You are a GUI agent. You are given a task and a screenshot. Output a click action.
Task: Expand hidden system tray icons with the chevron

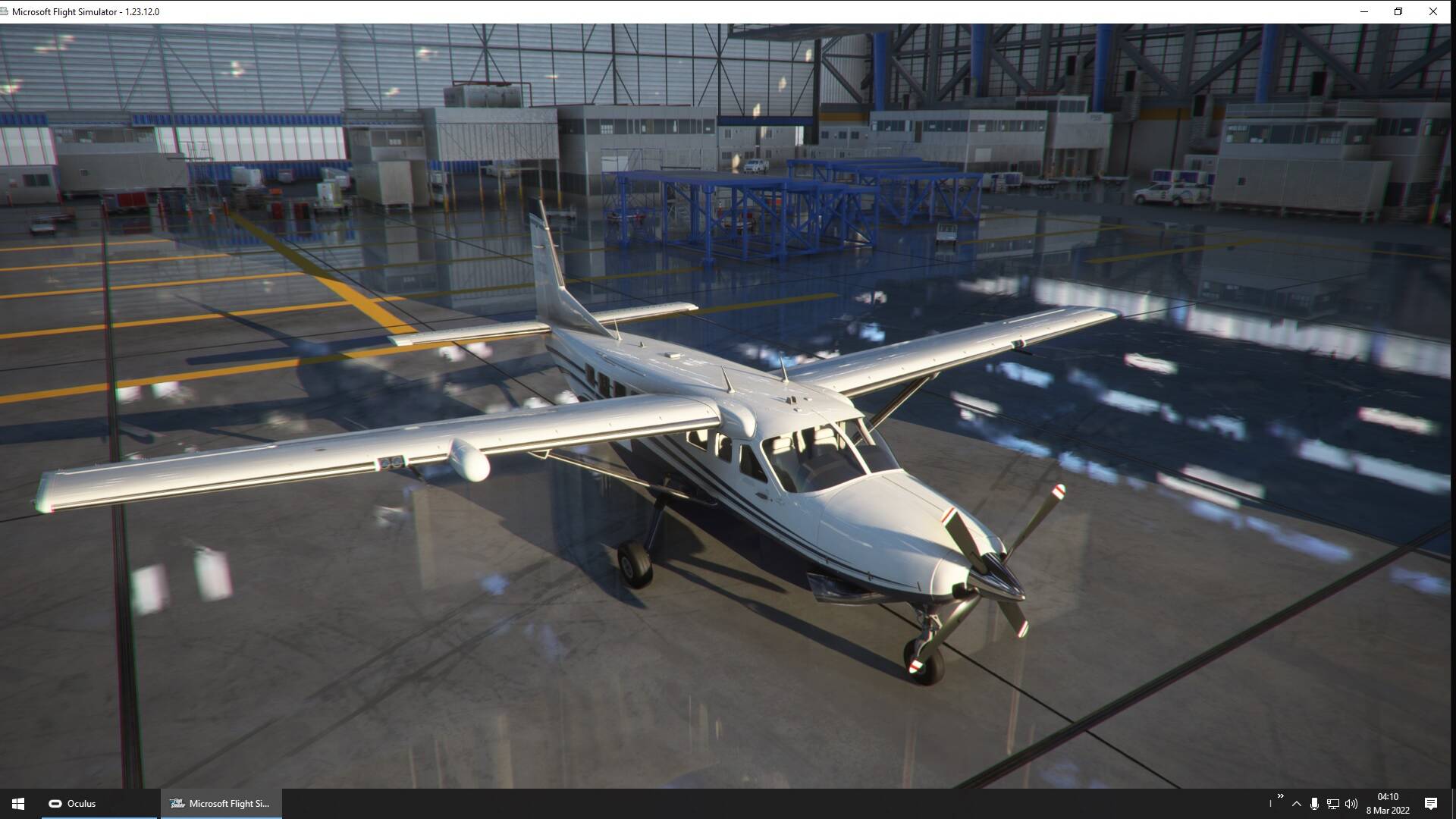click(1297, 803)
